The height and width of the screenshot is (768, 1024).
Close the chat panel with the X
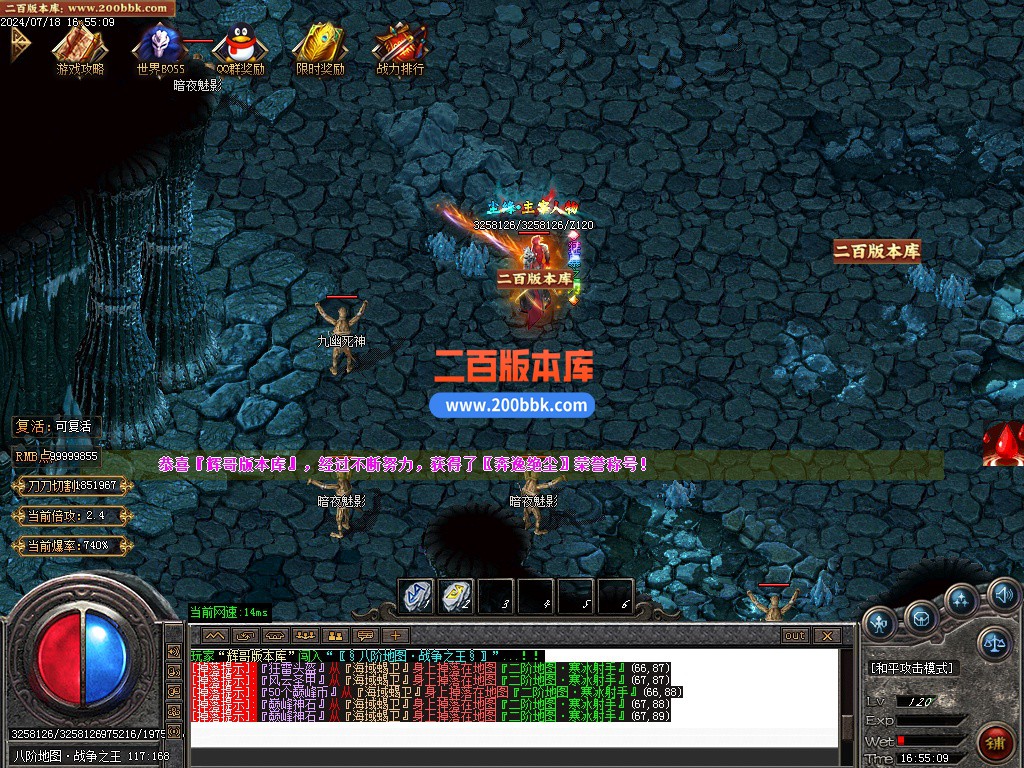826,635
